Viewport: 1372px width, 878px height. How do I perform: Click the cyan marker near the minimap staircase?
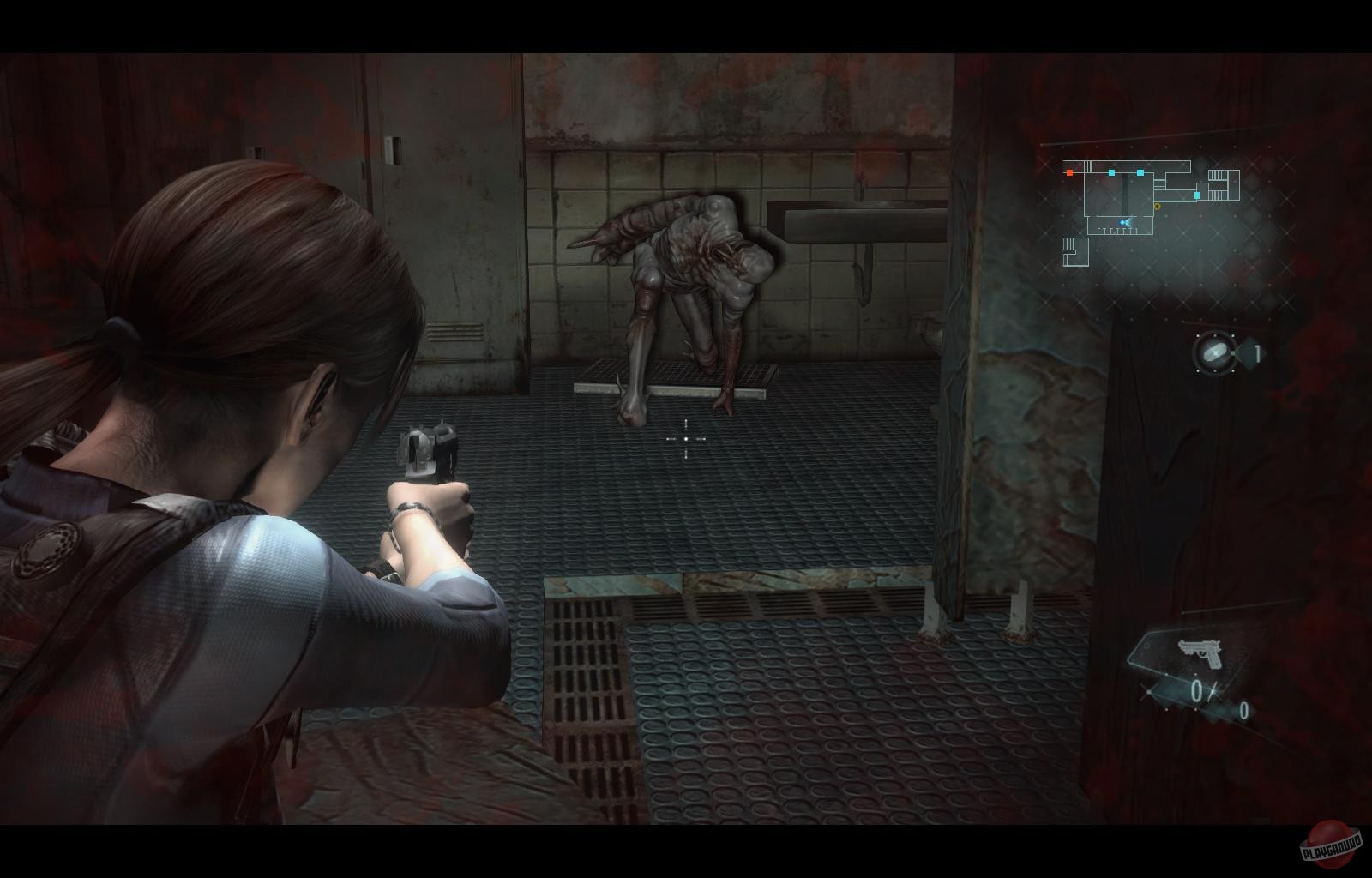[x=1197, y=195]
